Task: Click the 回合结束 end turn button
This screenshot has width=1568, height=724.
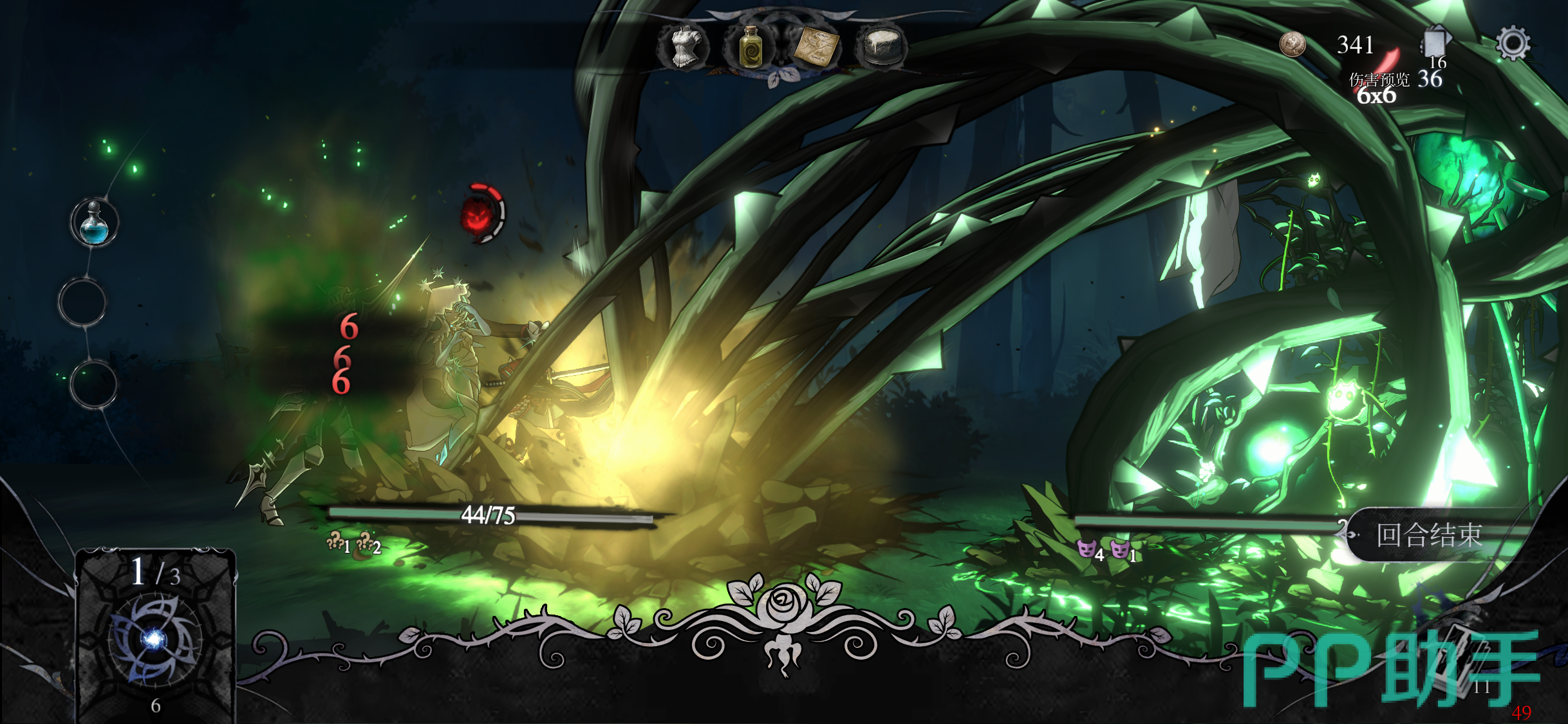Action: tap(1429, 535)
